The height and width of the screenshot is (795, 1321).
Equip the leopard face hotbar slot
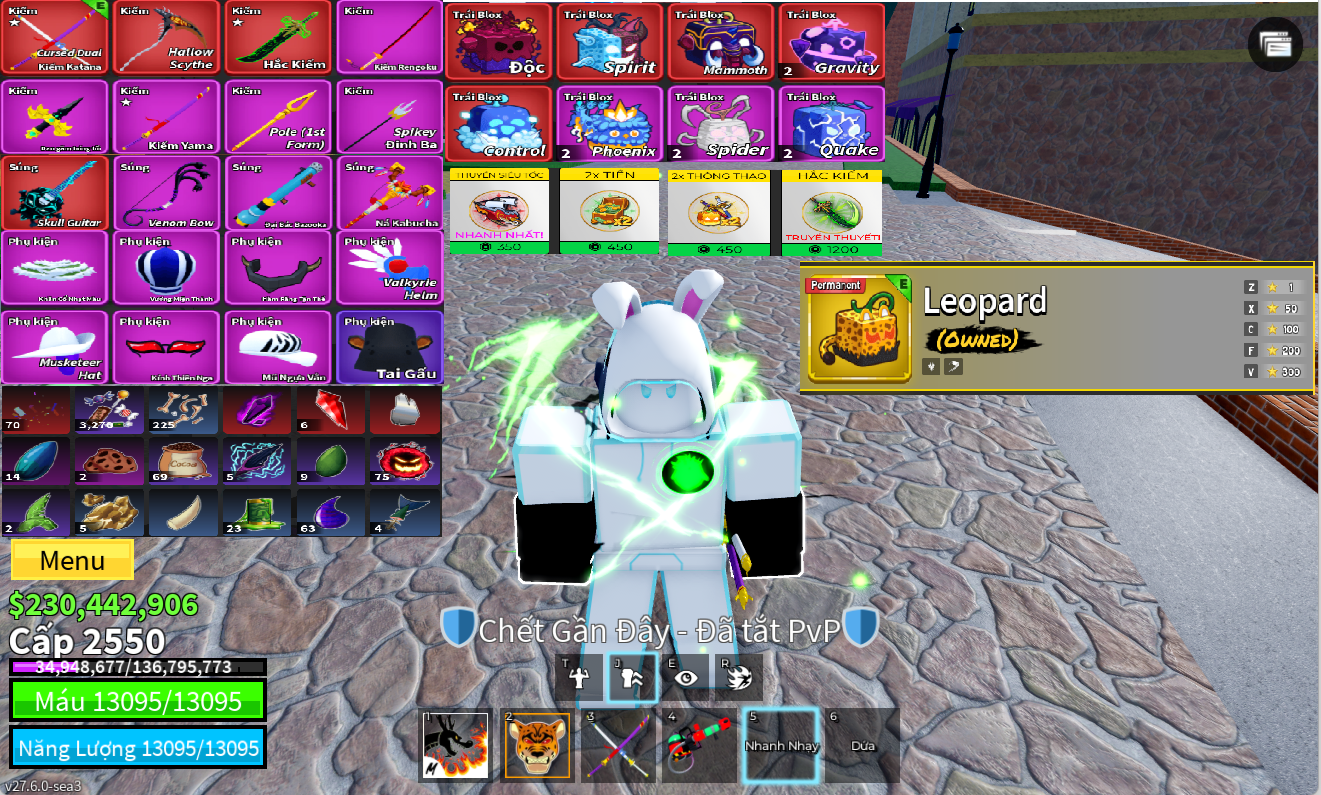click(x=538, y=745)
